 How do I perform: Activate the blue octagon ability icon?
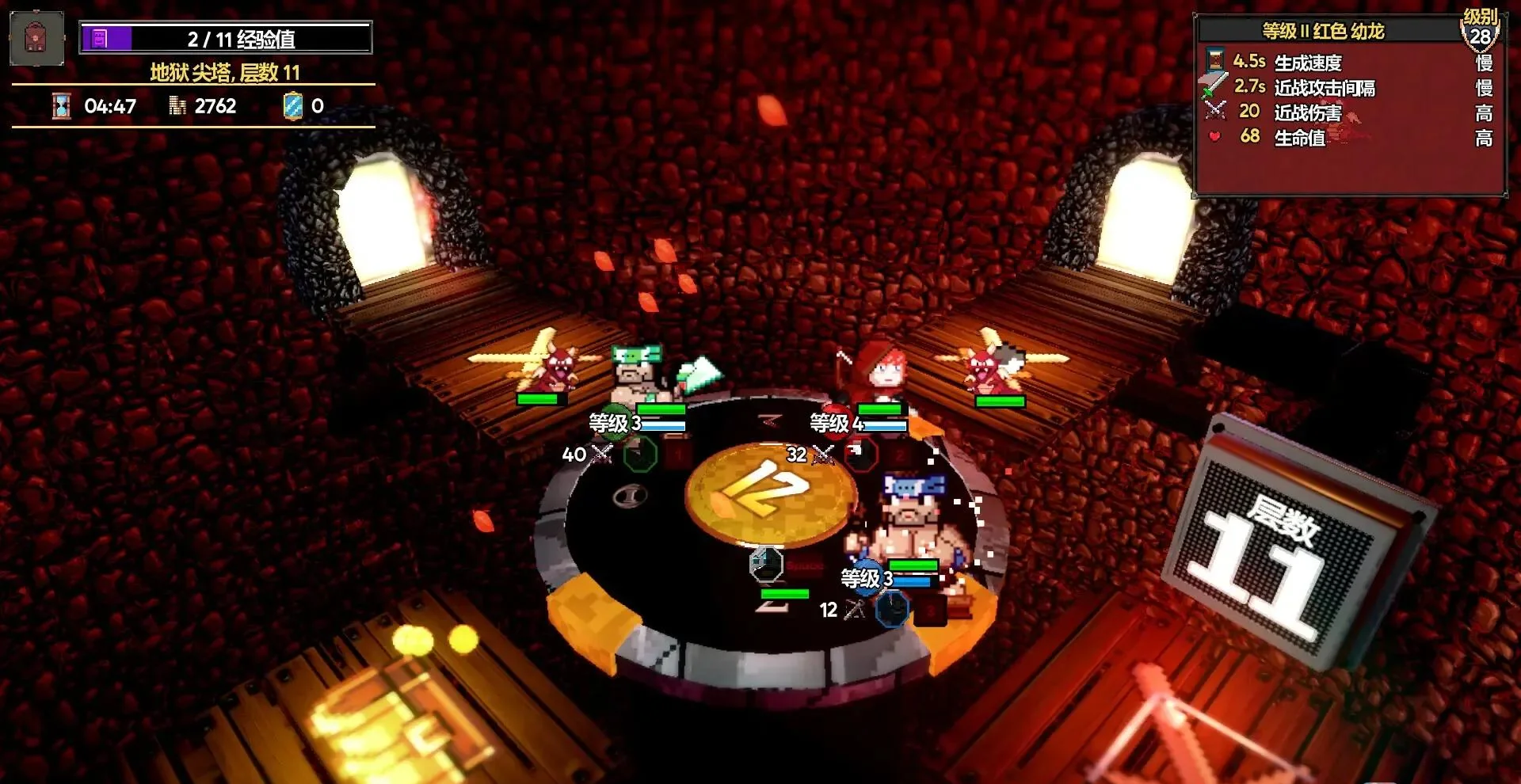coord(892,610)
